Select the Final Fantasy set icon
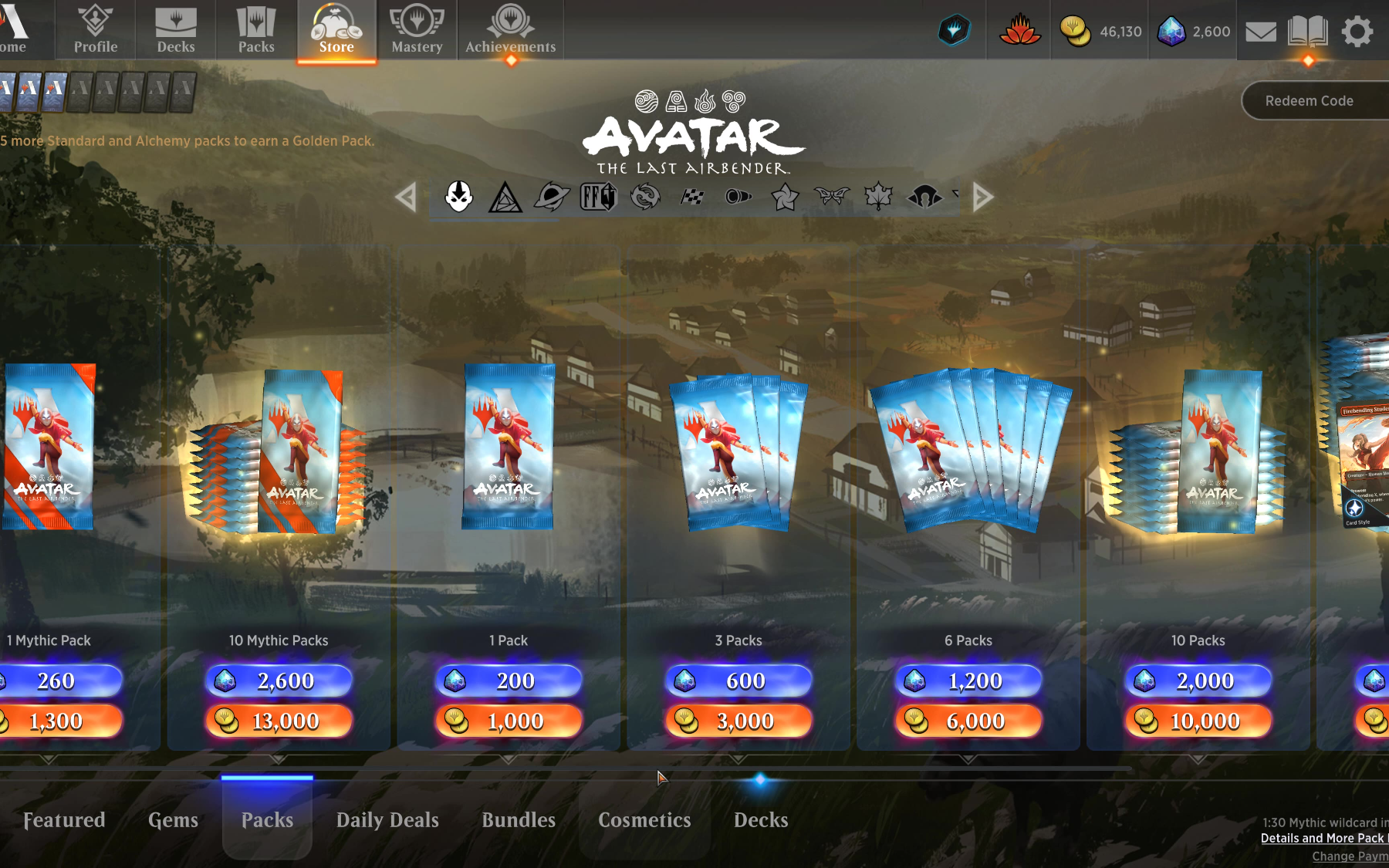 pos(598,197)
